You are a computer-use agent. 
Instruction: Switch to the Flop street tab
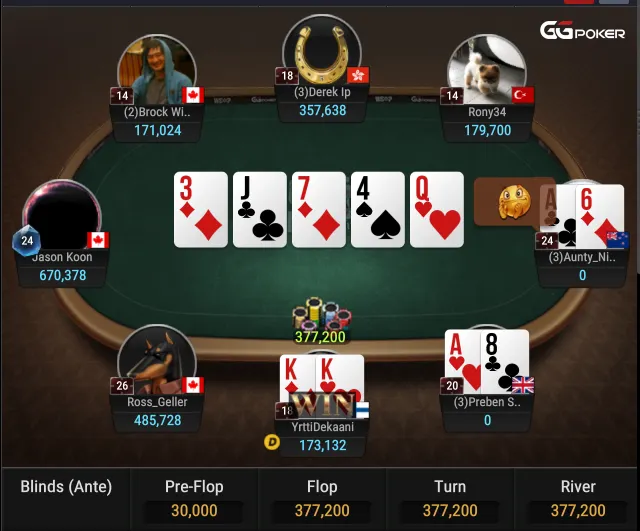coord(322,498)
